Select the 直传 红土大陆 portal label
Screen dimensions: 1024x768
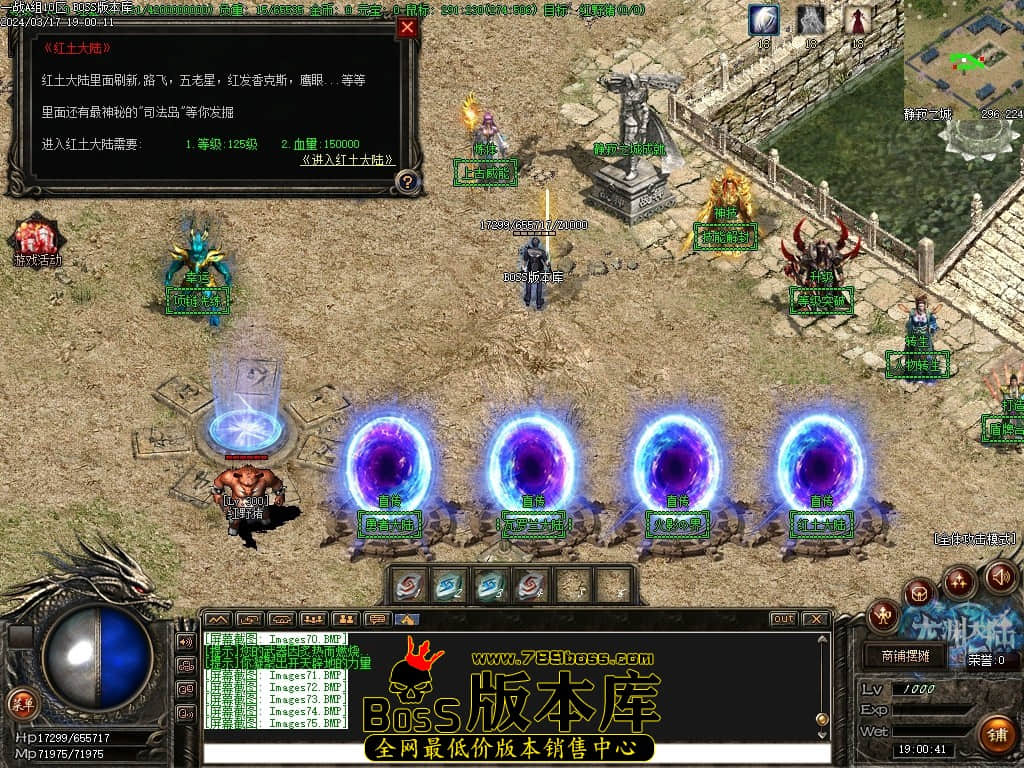821,523
